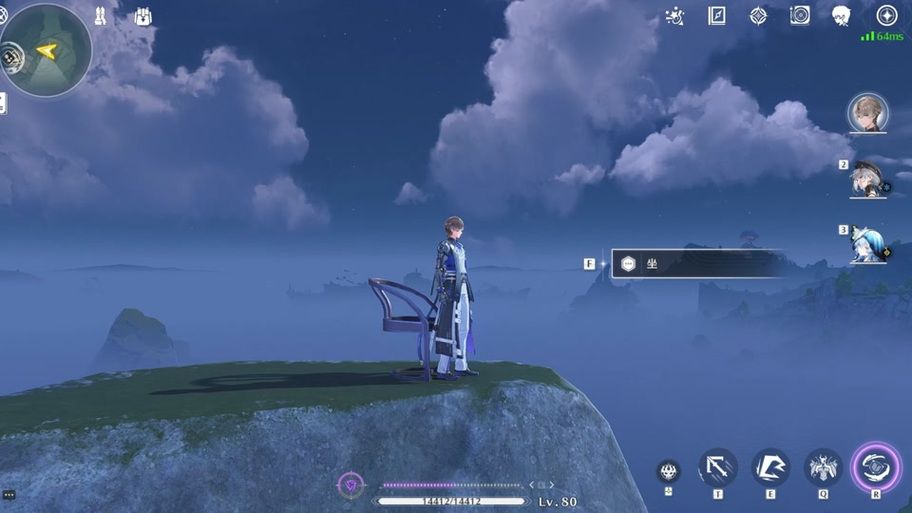This screenshot has width=912, height=513.
Task: Click the small claw icon beside the skills
Action: (669, 472)
